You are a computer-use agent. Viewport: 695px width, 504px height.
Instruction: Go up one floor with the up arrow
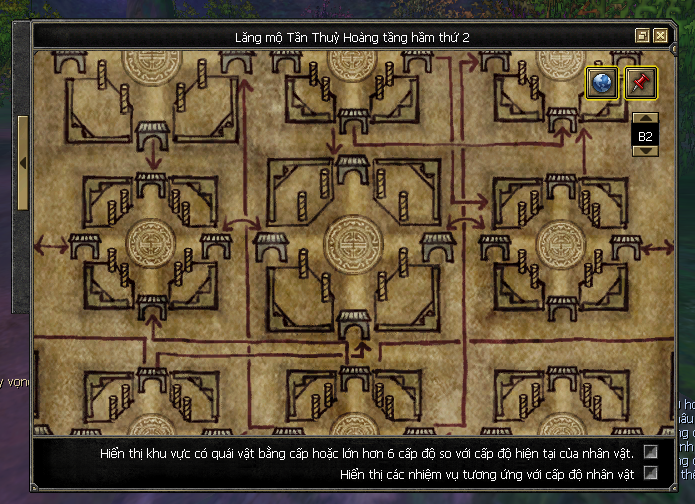pyautogui.click(x=645, y=119)
